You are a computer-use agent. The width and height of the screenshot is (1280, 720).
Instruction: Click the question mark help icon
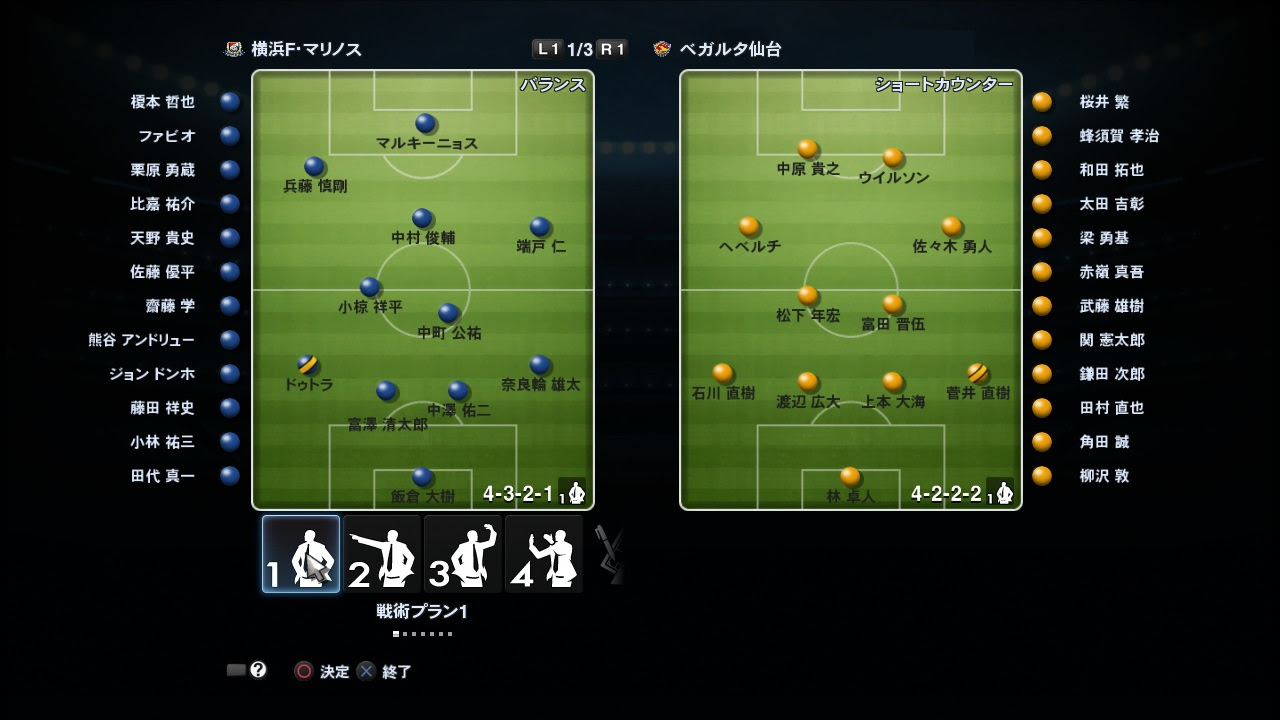(x=258, y=671)
